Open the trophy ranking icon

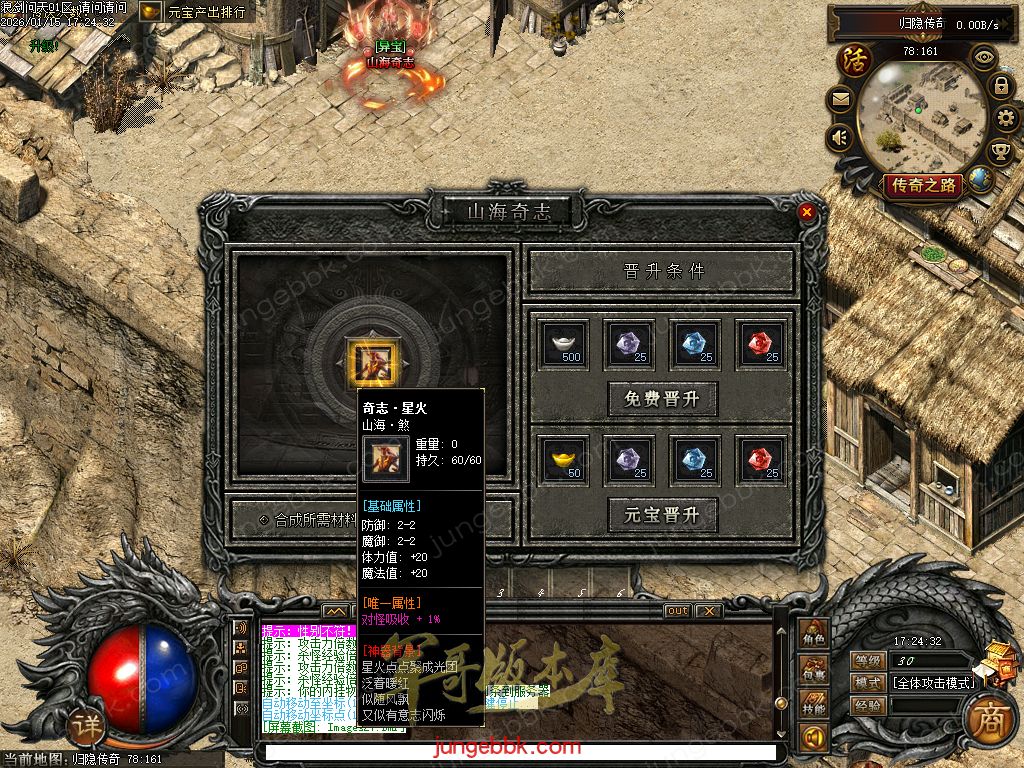coord(1000,152)
